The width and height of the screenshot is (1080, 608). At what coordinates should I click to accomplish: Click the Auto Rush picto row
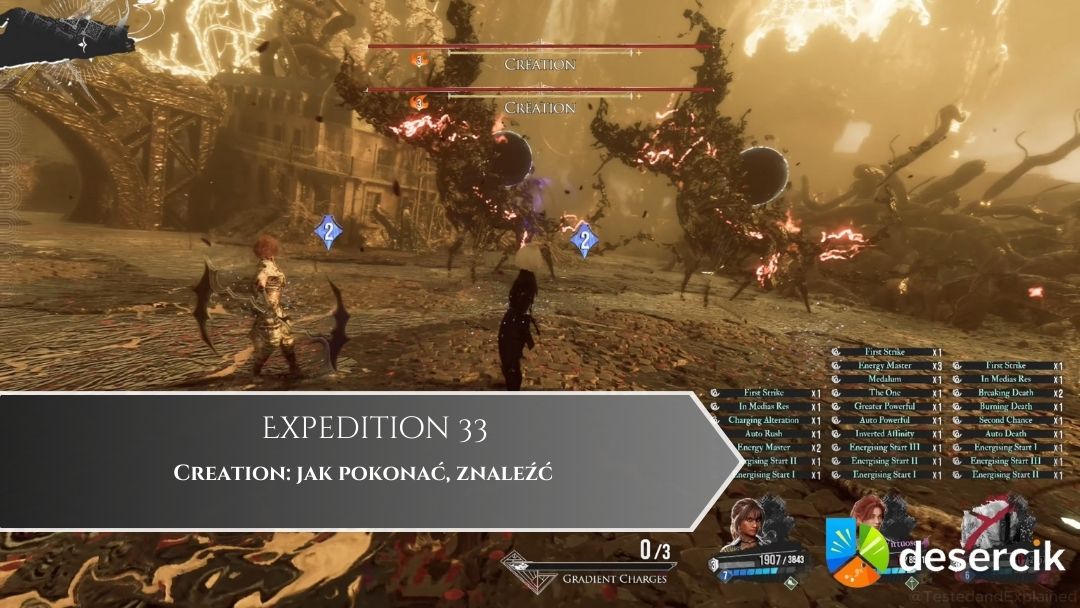pos(763,435)
